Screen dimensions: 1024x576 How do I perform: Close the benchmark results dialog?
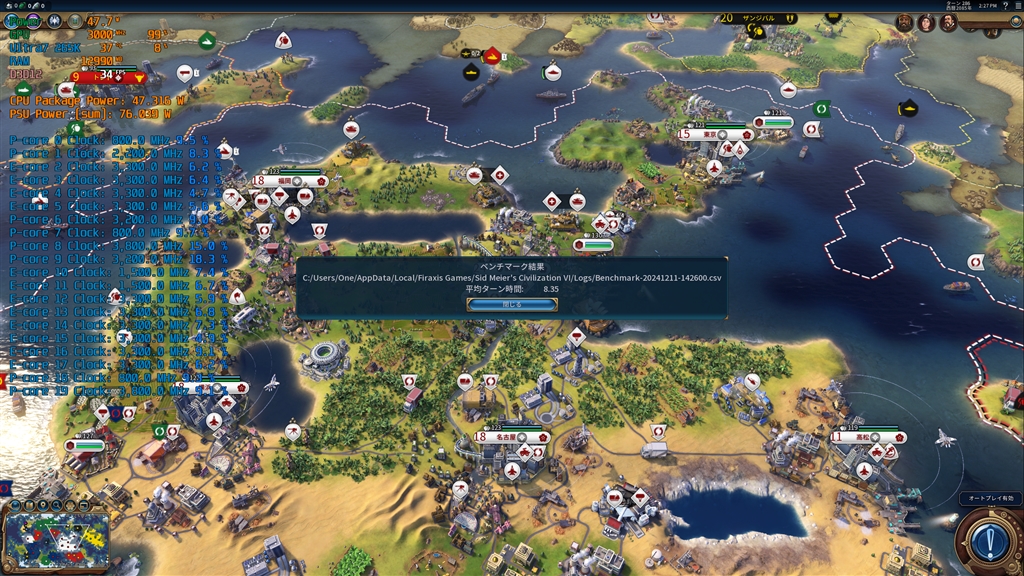512,304
